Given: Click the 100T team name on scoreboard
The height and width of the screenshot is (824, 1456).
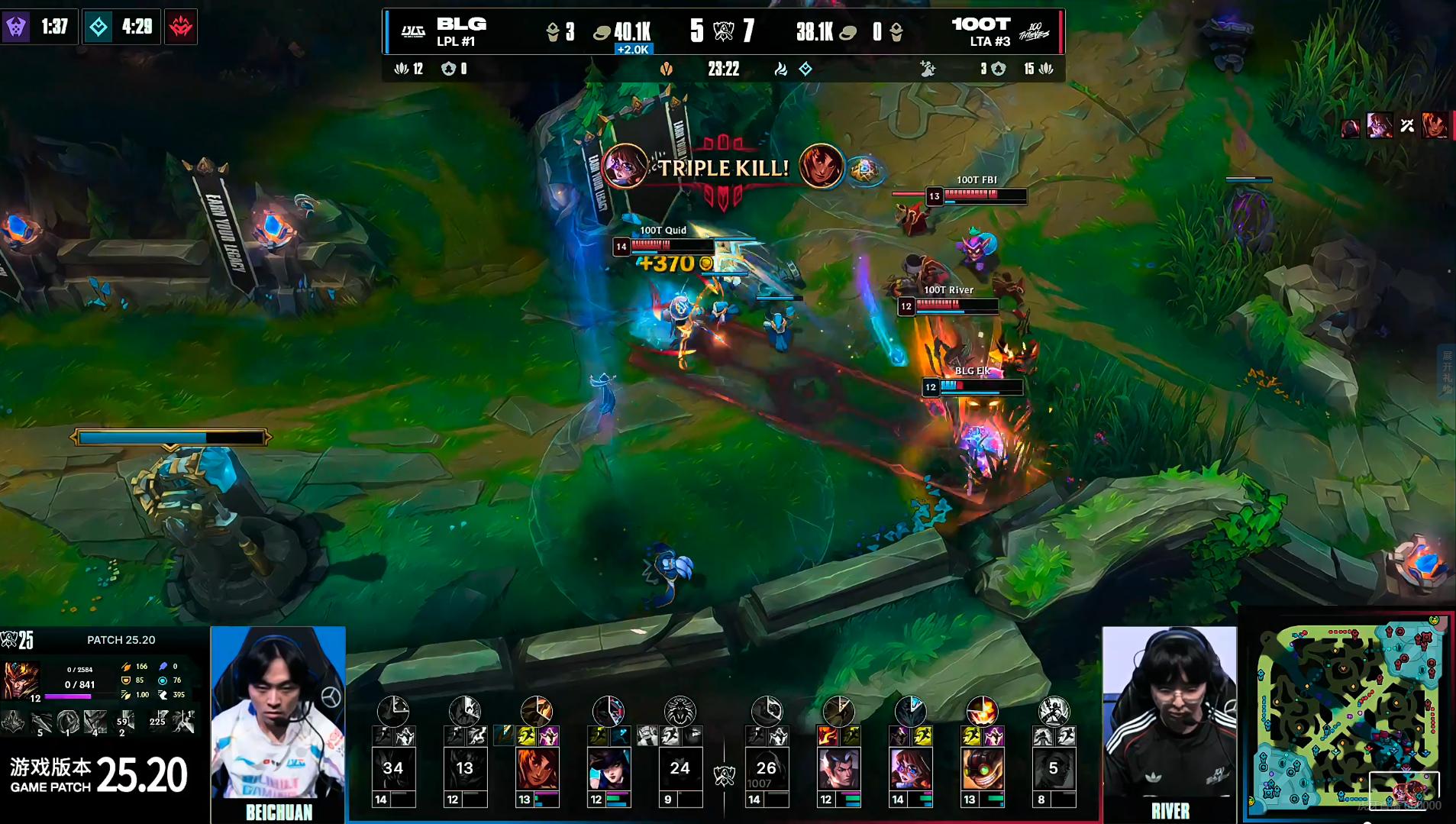Looking at the screenshot, I should pyautogui.click(x=980, y=24).
